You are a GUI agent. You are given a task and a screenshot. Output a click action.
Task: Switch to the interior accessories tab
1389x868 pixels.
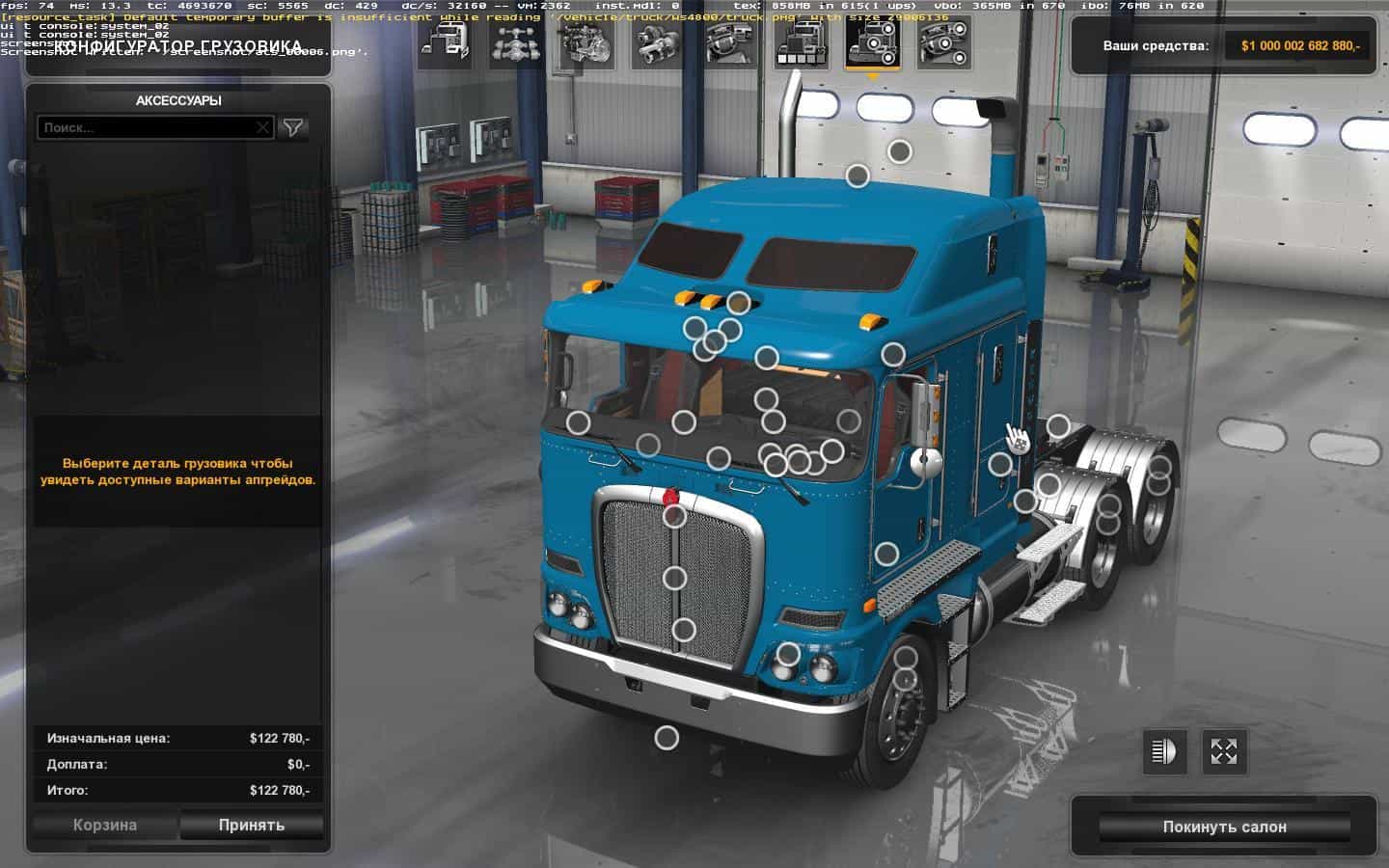[x=944, y=43]
